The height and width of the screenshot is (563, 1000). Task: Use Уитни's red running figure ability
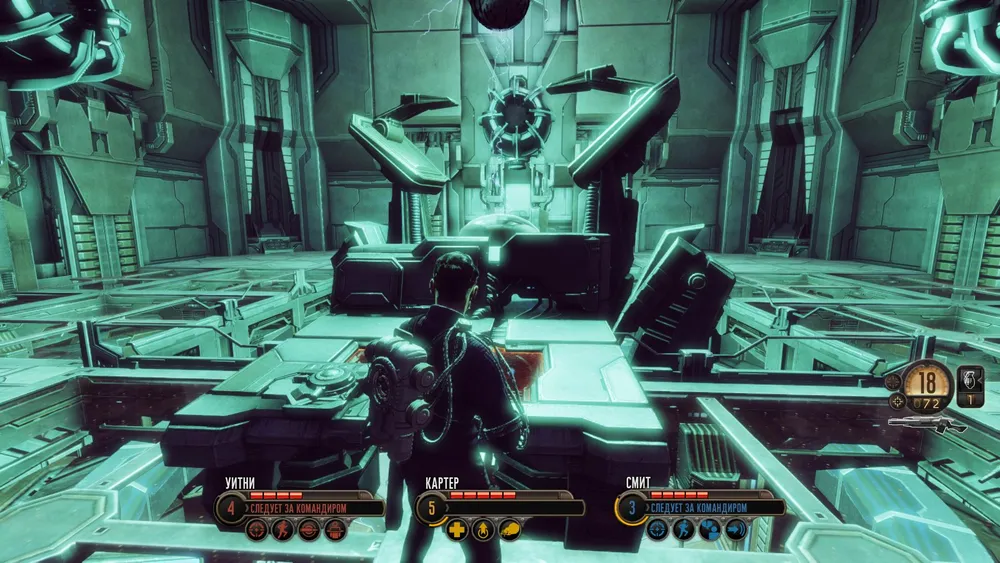click(x=283, y=530)
